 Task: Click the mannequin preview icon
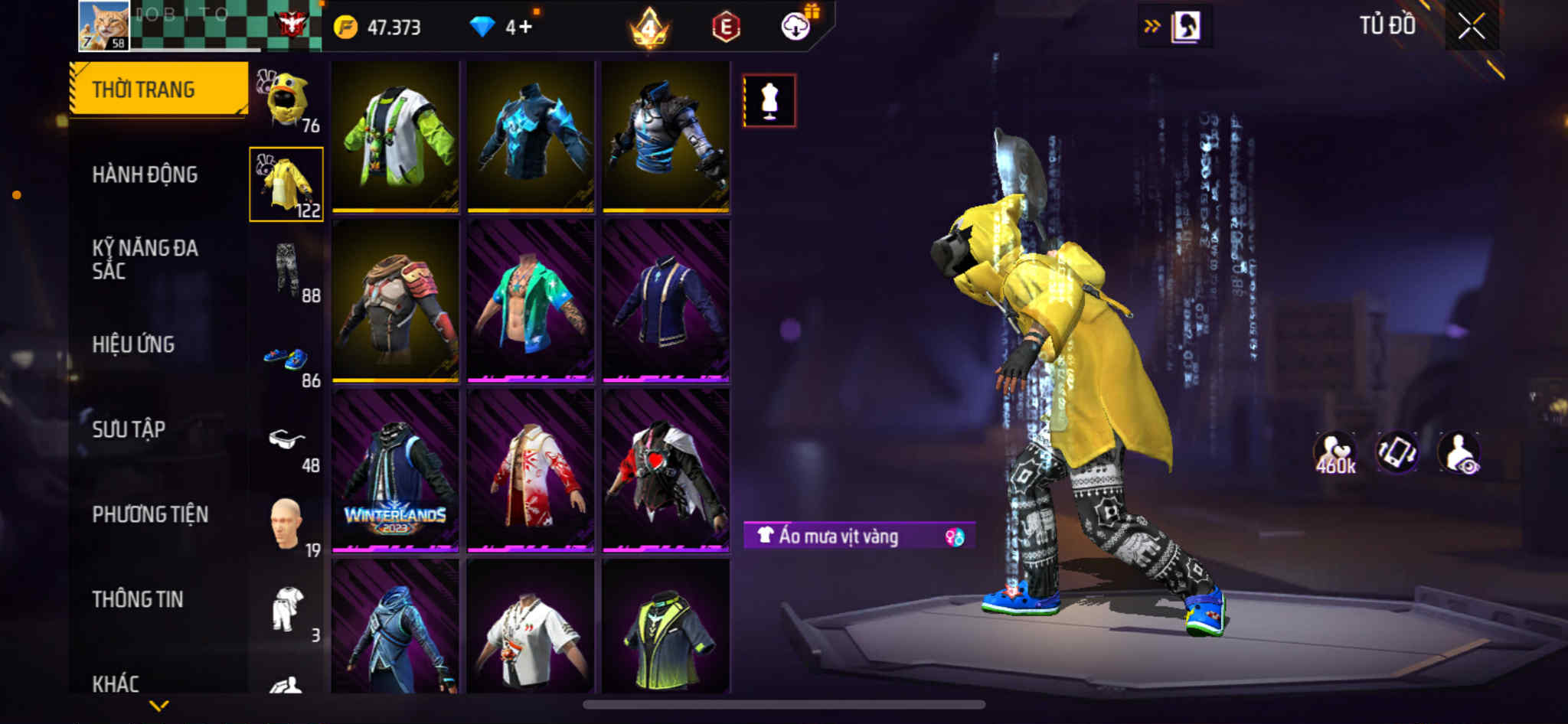point(769,101)
